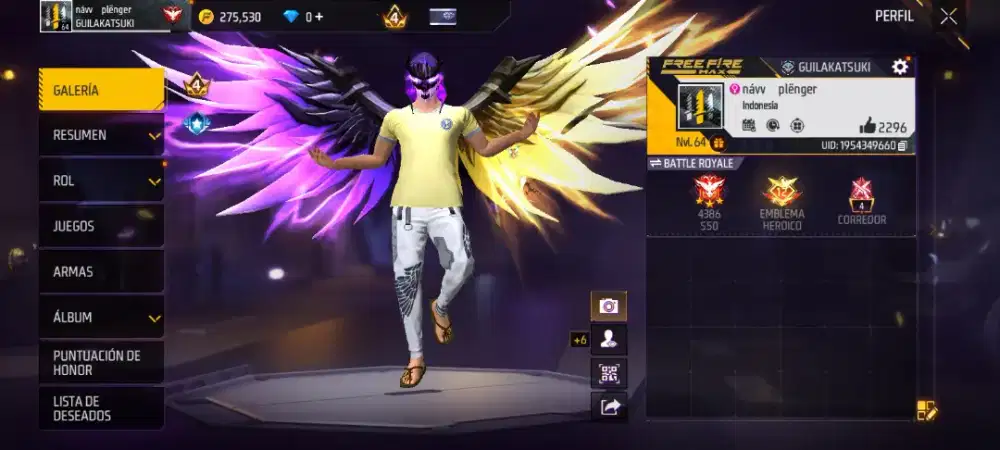
Task: Select the Armas tab
Action: [101, 271]
